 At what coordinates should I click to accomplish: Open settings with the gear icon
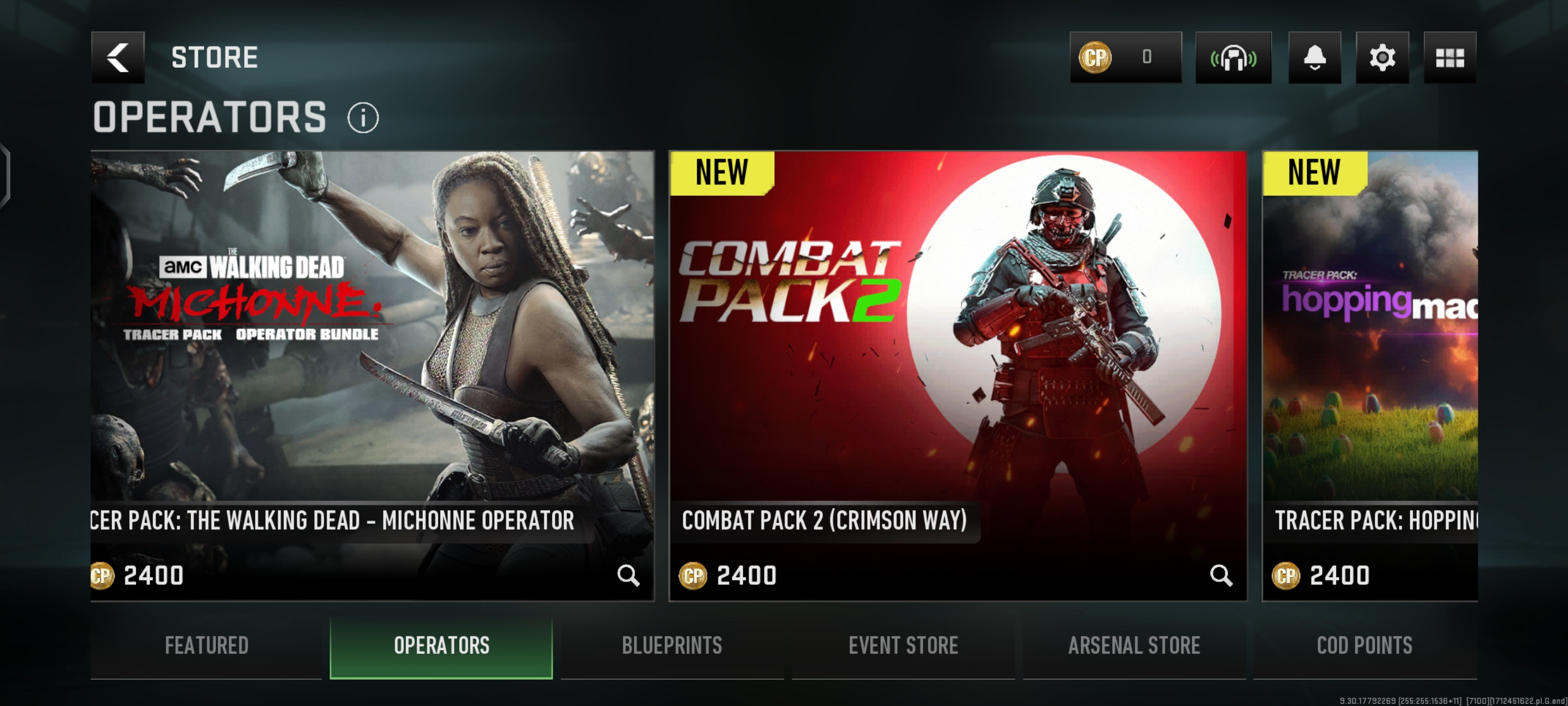1382,57
